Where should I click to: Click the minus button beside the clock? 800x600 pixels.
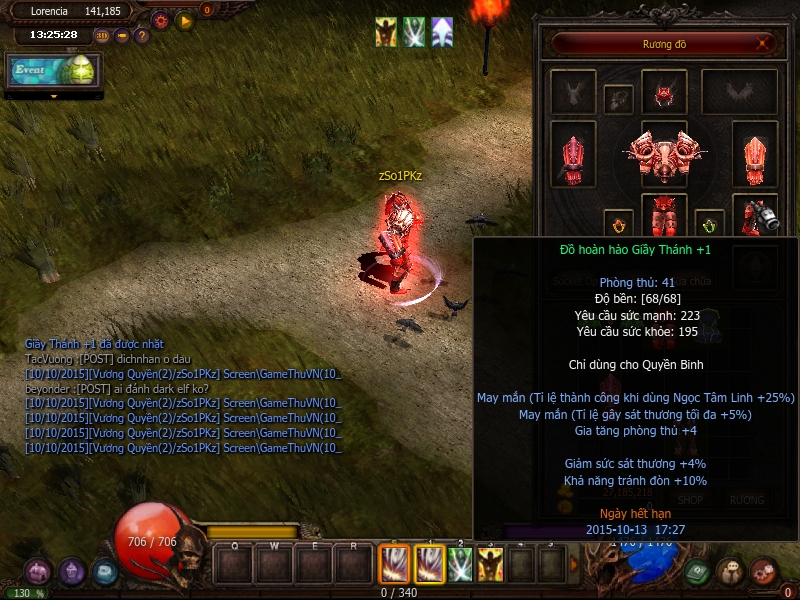[122, 35]
